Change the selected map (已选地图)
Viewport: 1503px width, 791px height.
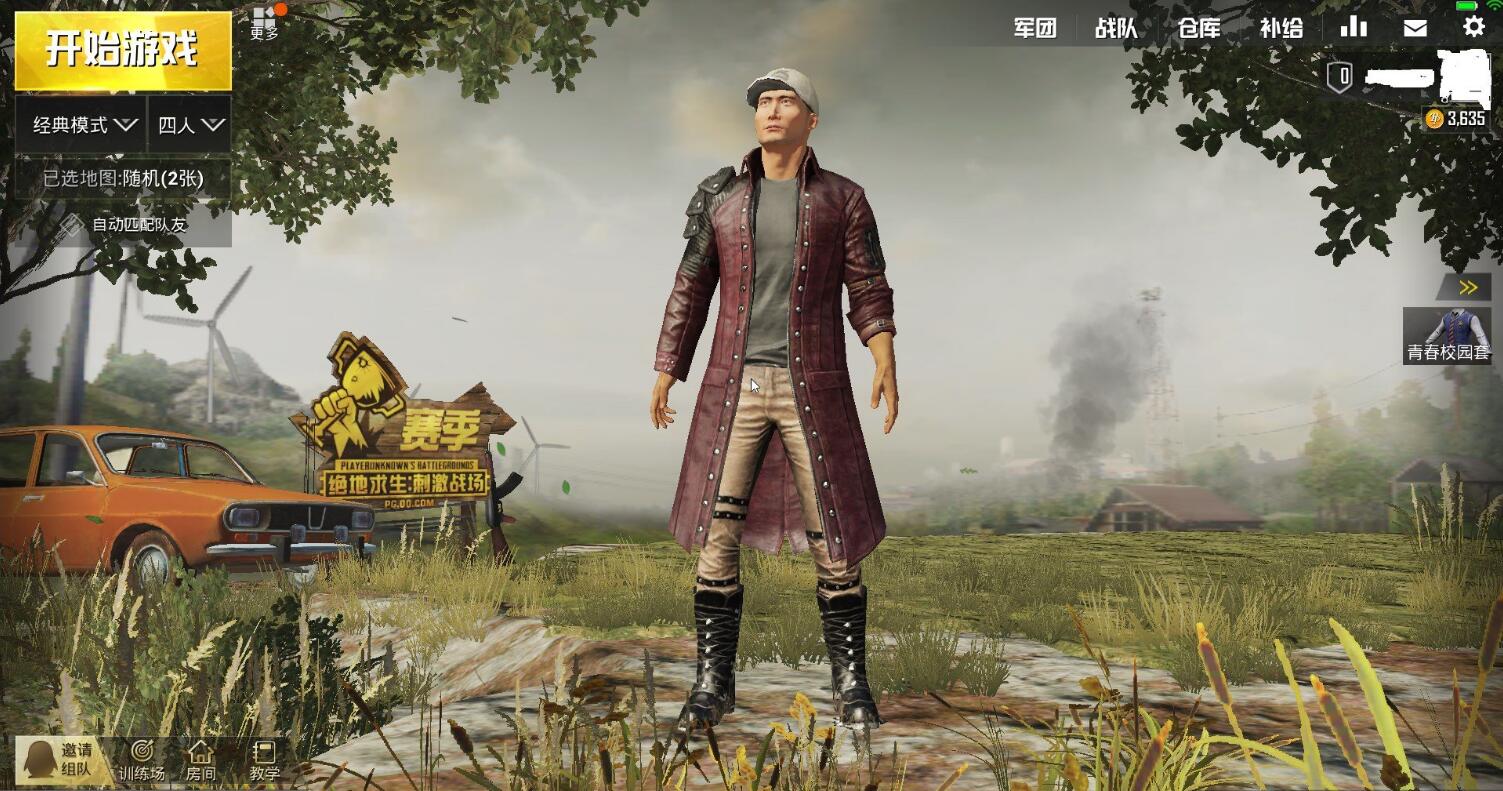122,179
